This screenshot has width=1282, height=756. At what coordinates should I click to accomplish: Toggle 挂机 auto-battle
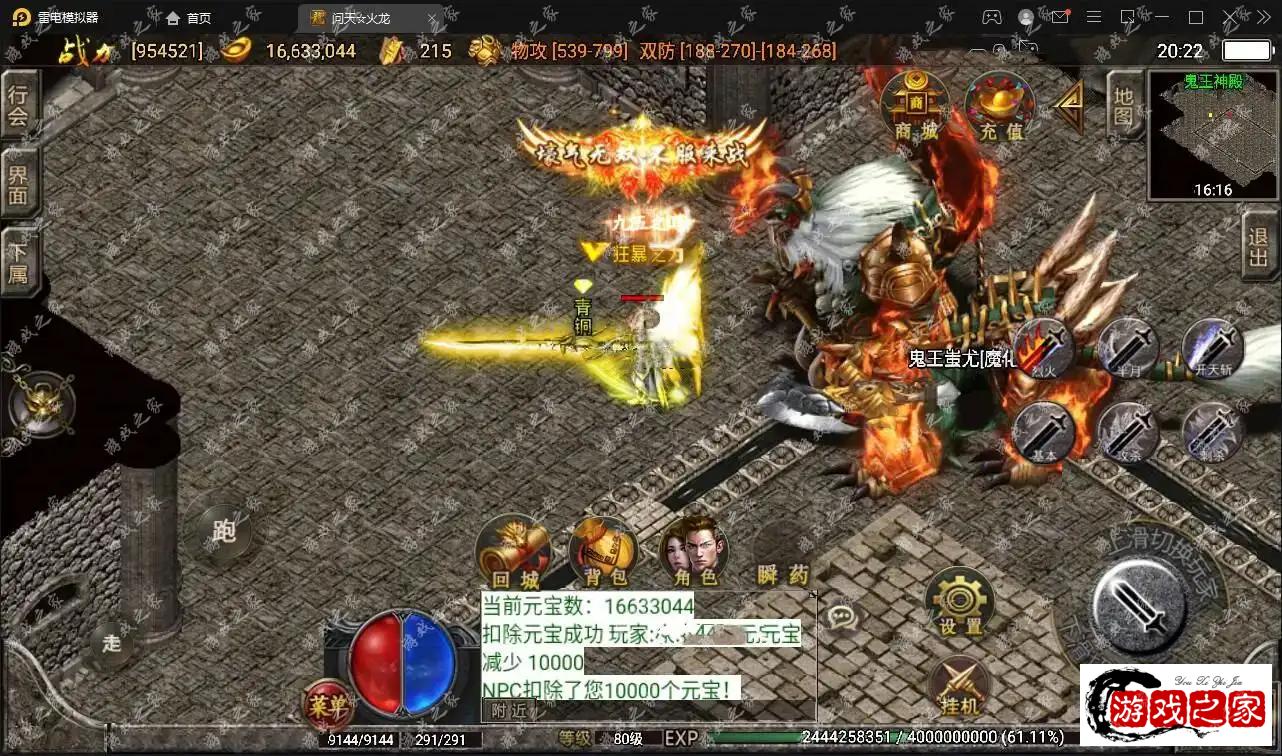pyautogui.click(x=960, y=686)
